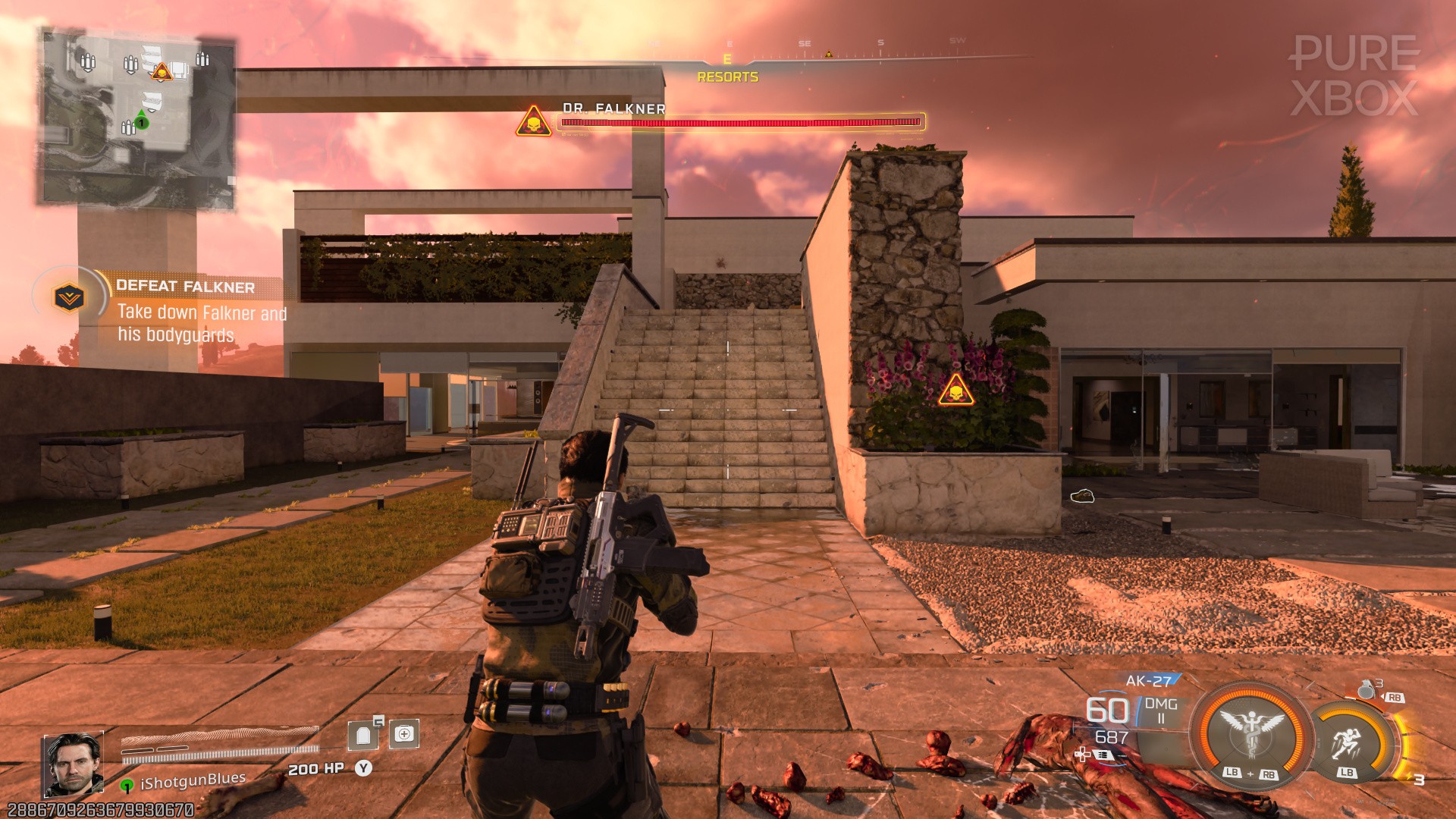Screen dimensions: 1456x819
Task: Open the minimap in the corner
Action: pos(137,118)
